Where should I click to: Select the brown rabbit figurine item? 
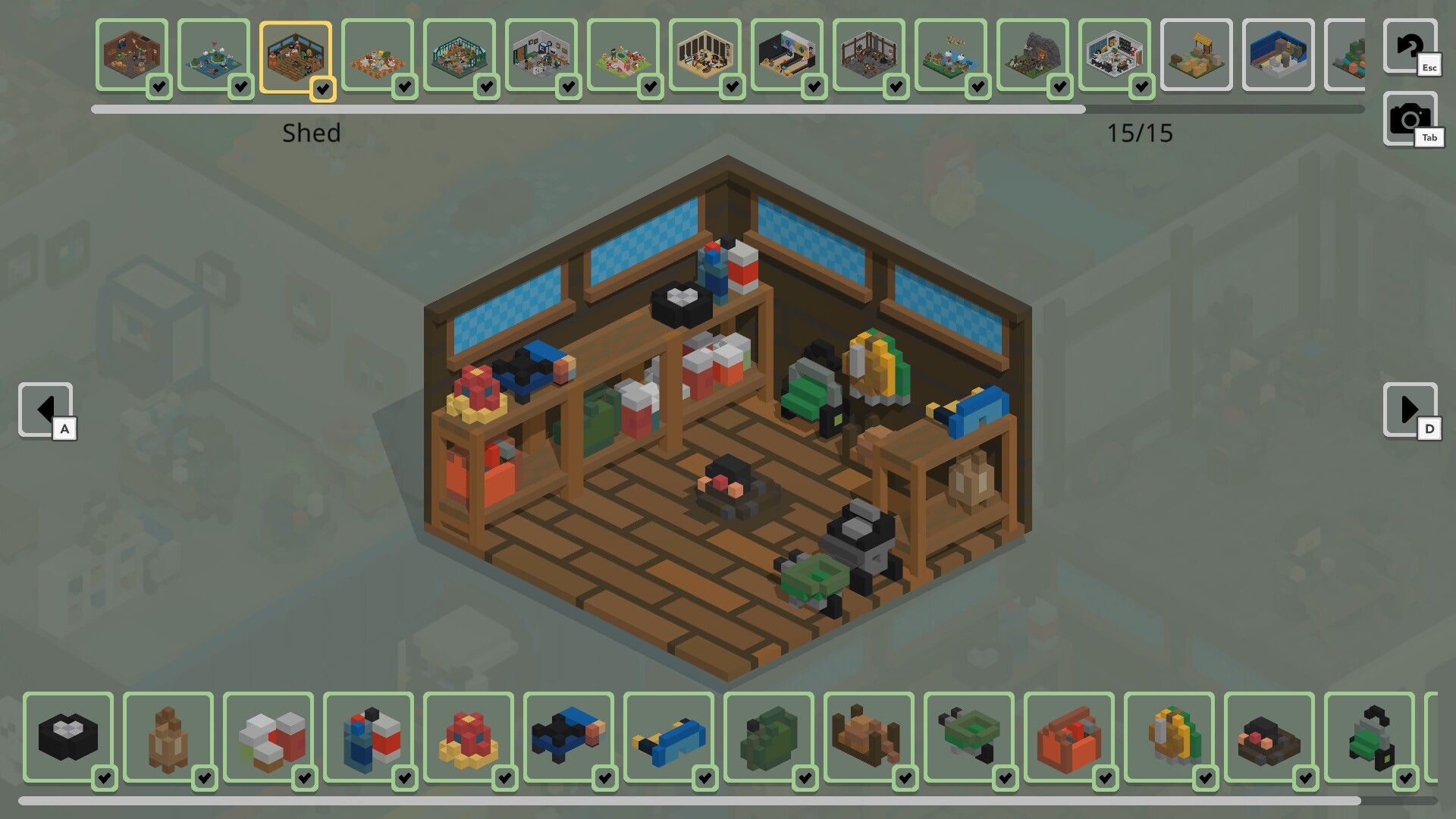pyautogui.click(x=168, y=736)
